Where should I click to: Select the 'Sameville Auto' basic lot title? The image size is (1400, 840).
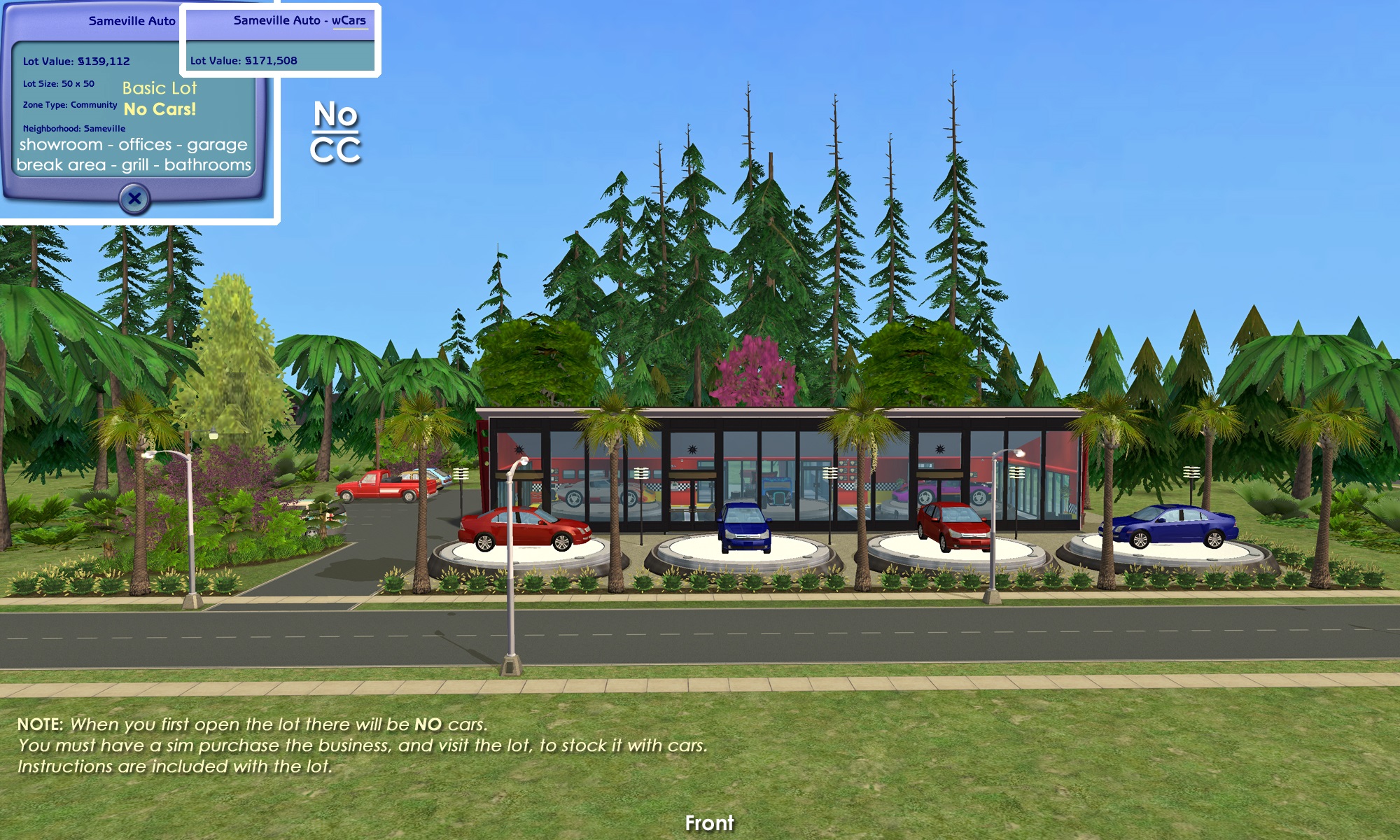pos(131,21)
